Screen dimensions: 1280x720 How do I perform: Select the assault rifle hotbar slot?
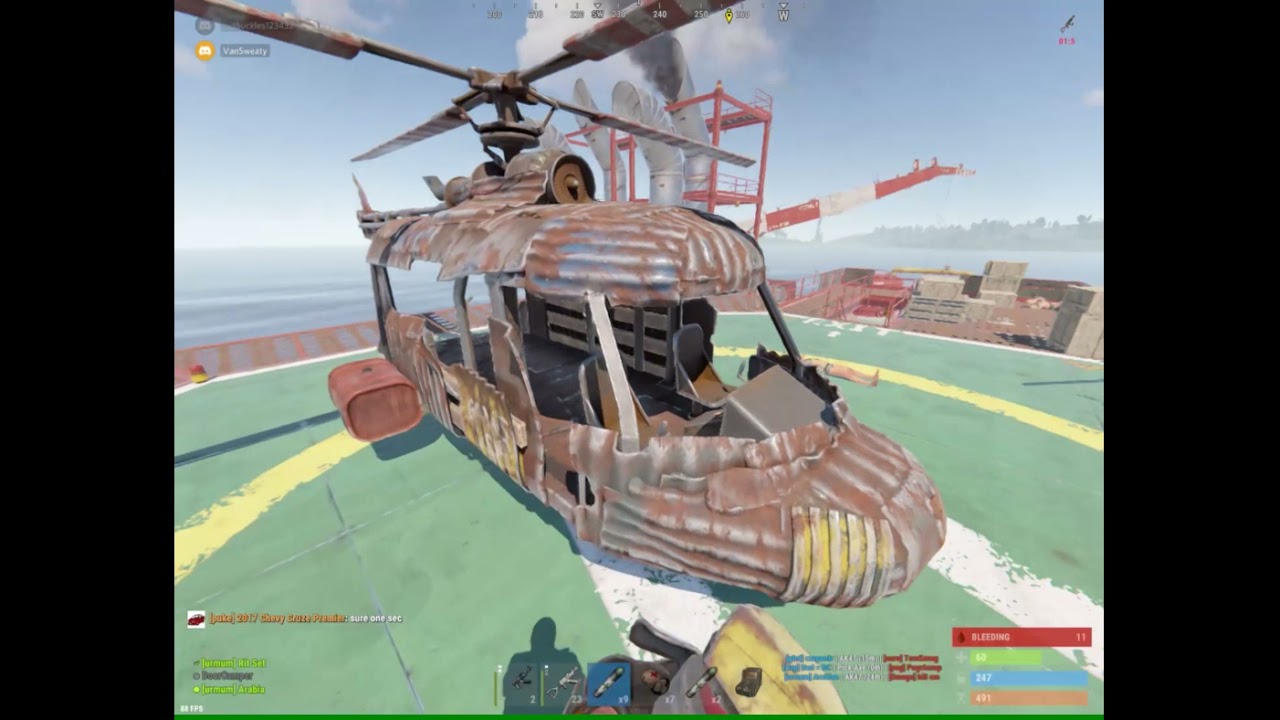(521, 684)
